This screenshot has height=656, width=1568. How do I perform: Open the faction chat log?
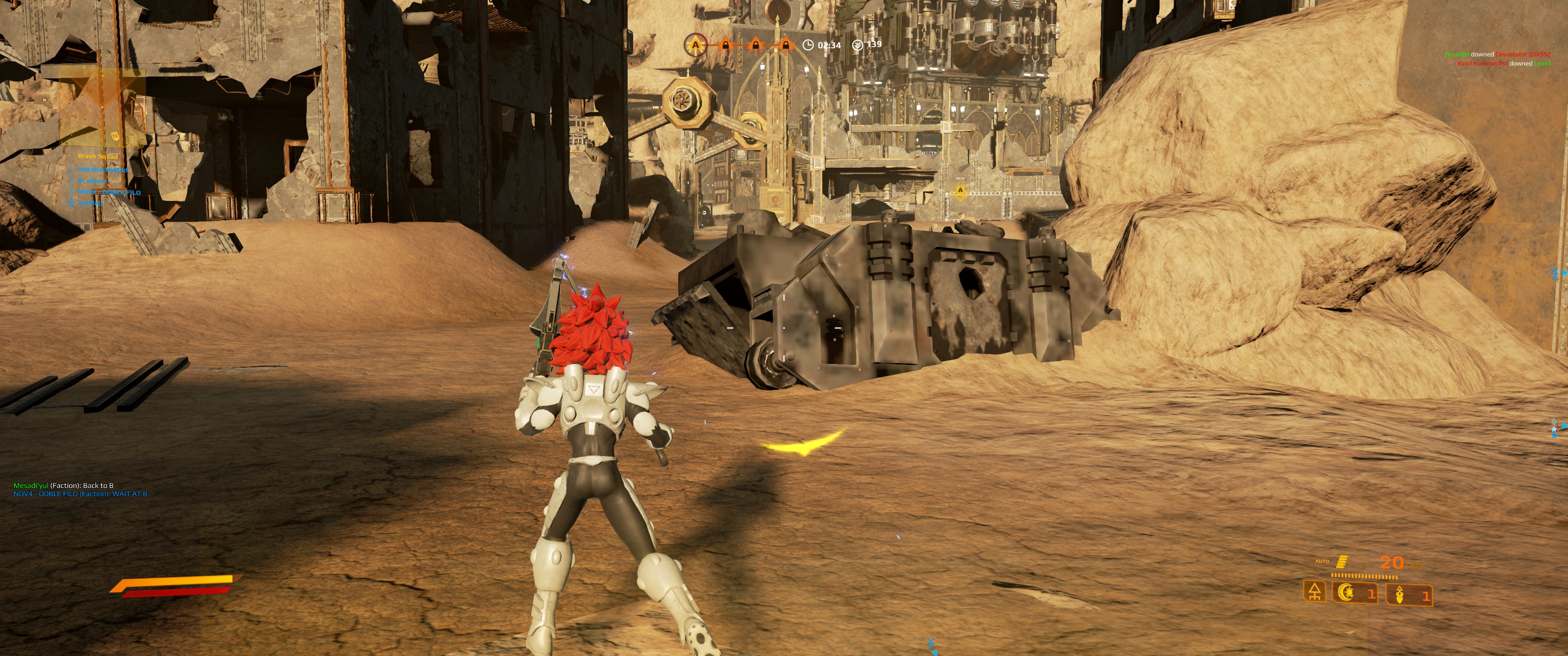(x=80, y=490)
